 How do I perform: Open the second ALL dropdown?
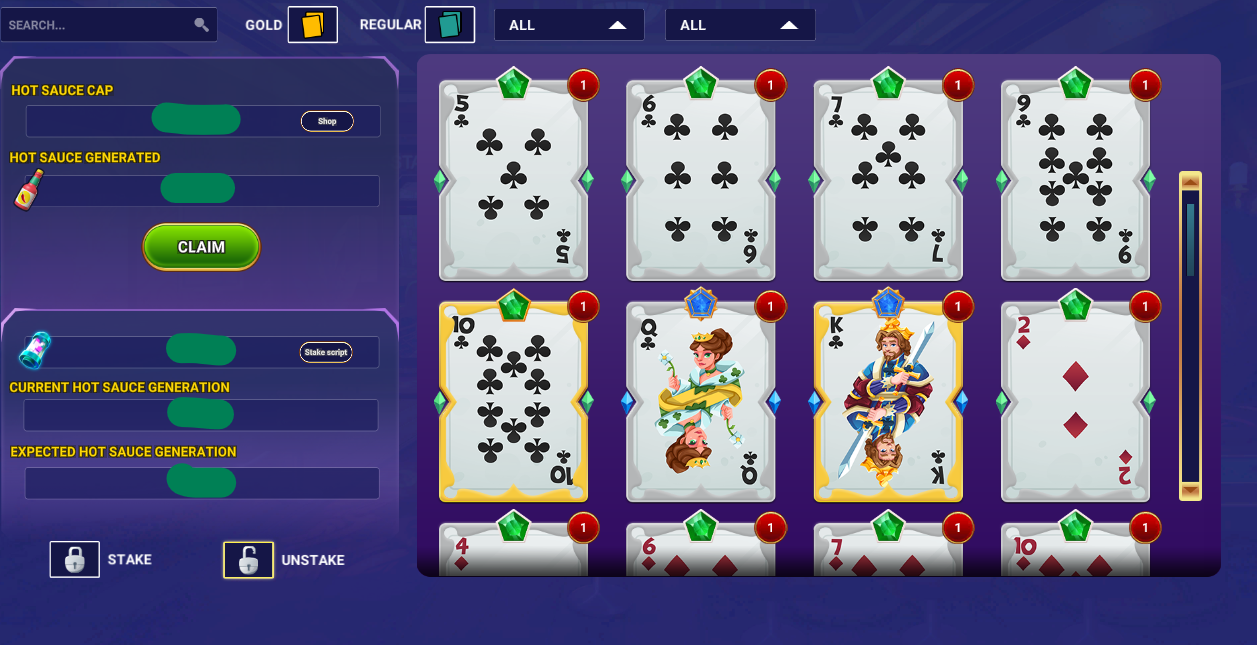[740, 25]
